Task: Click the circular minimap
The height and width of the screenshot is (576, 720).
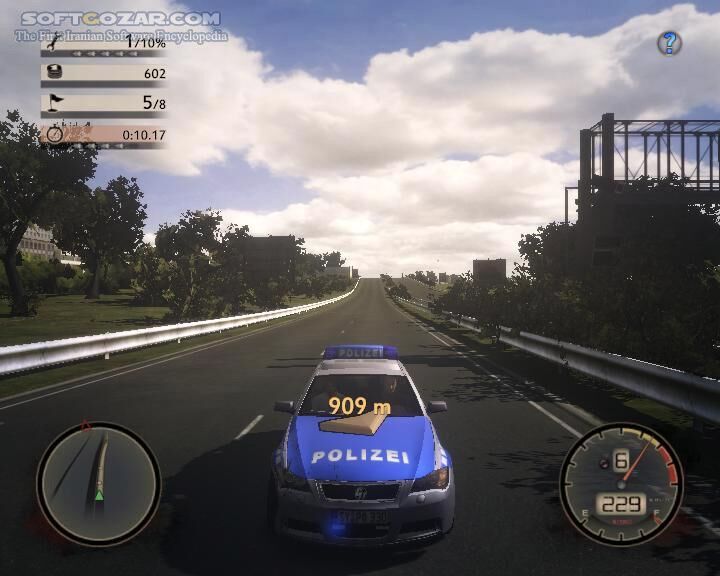Action: [98, 483]
